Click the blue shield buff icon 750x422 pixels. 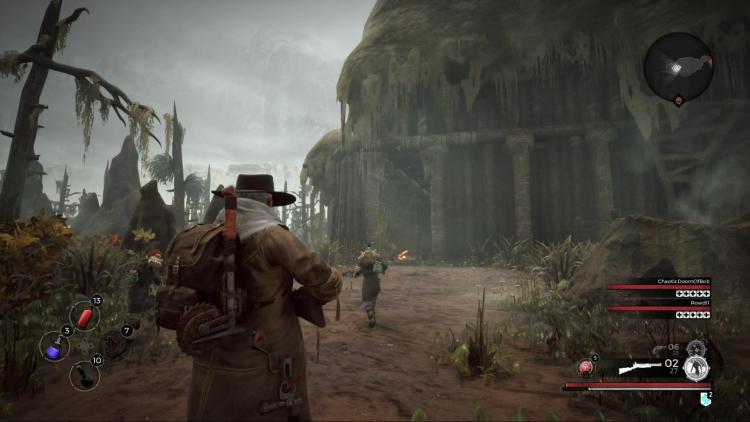[x=705, y=399]
